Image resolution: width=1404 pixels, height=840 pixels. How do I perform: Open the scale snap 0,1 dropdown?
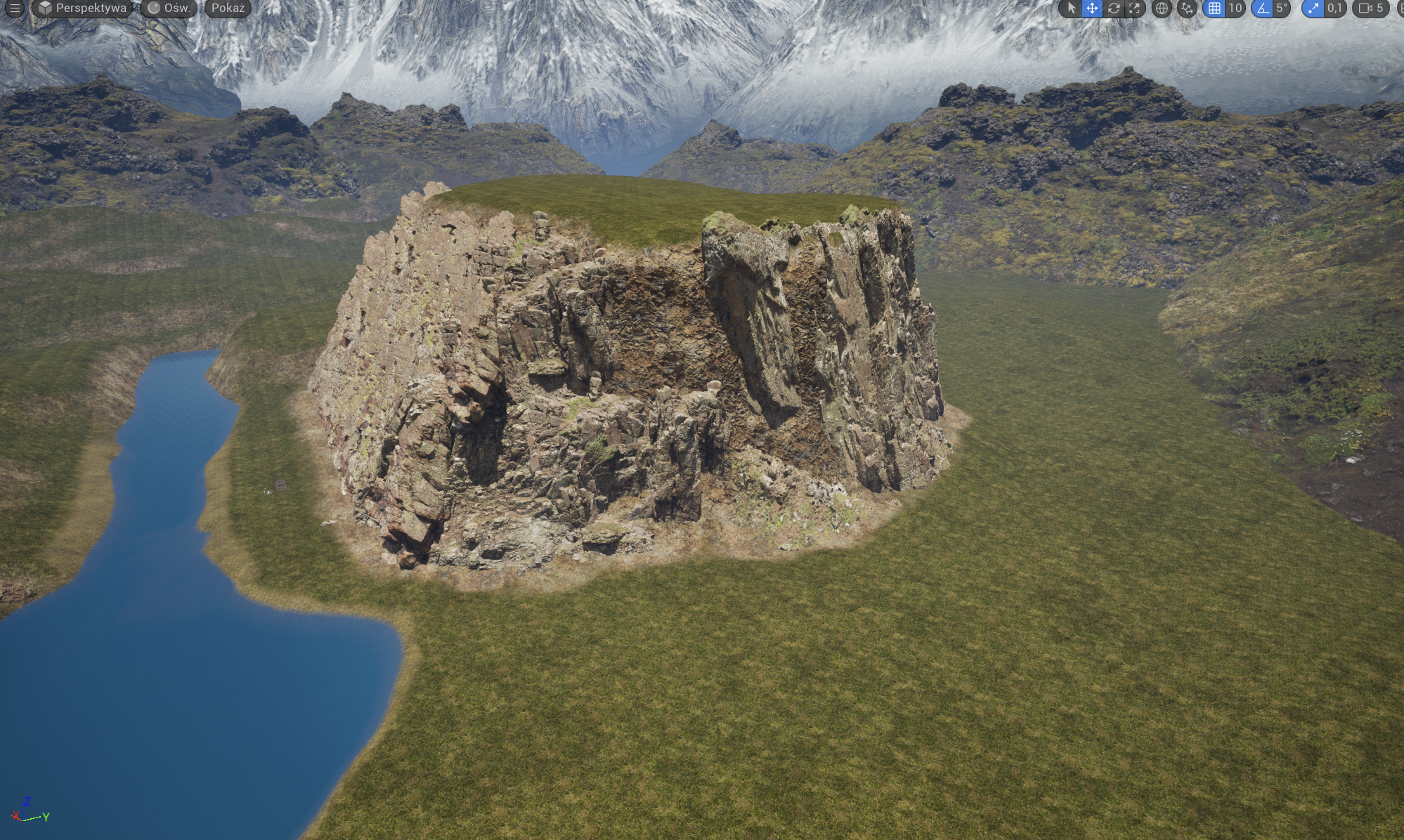pyautogui.click(x=1334, y=8)
